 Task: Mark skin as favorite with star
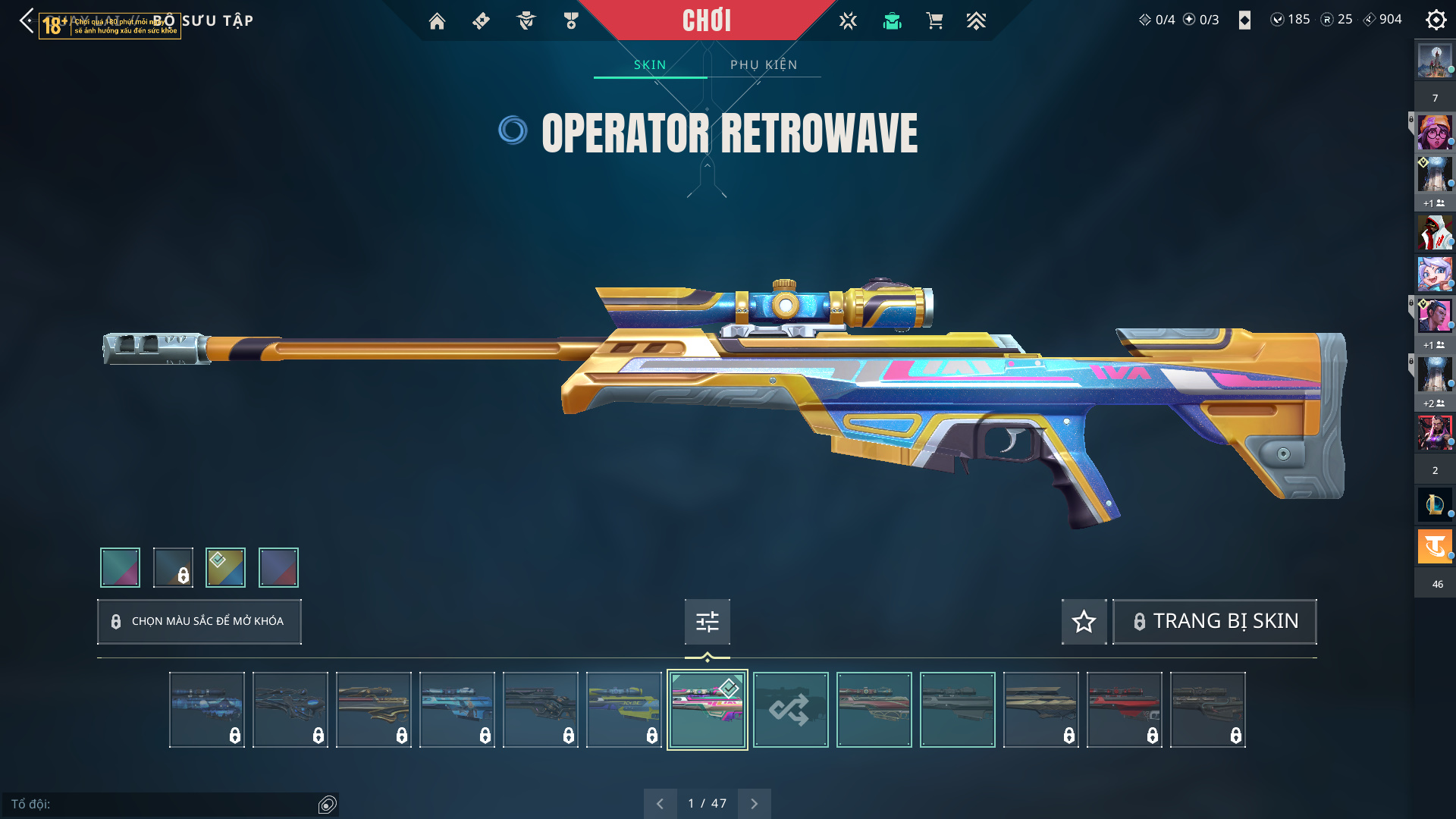pos(1084,622)
